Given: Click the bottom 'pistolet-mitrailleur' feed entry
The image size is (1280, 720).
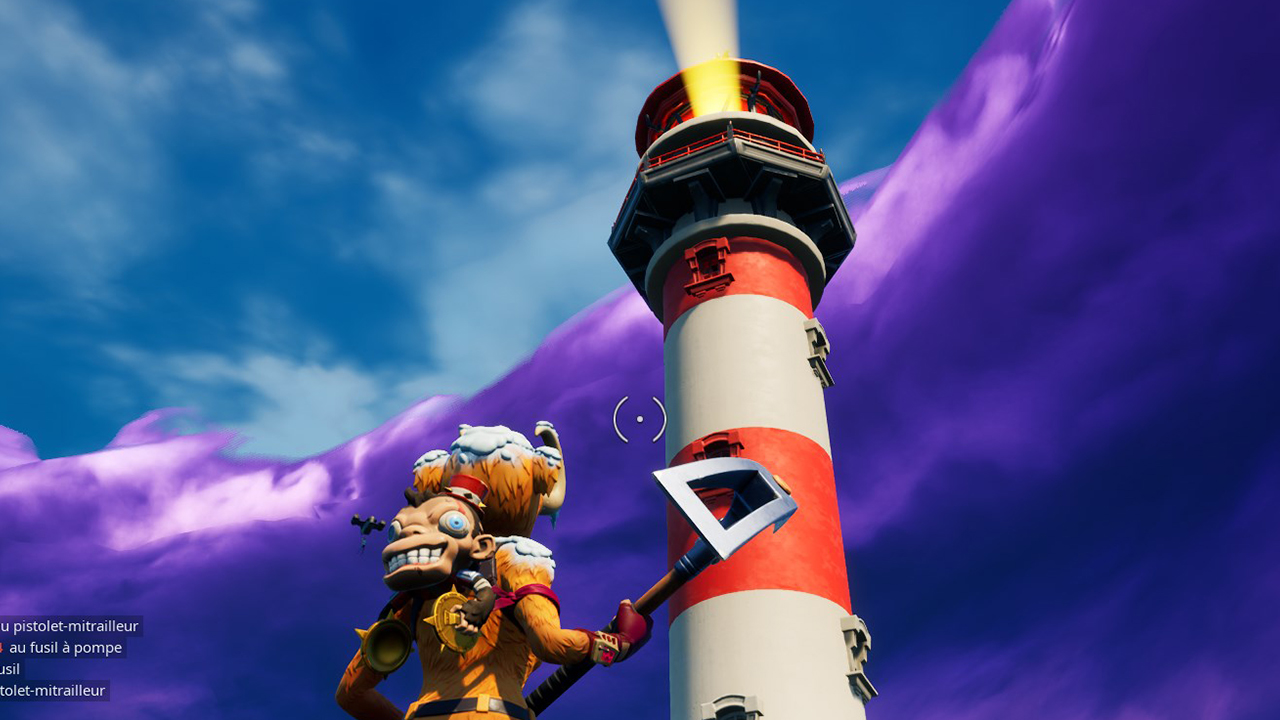Looking at the screenshot, I should 52,690.
